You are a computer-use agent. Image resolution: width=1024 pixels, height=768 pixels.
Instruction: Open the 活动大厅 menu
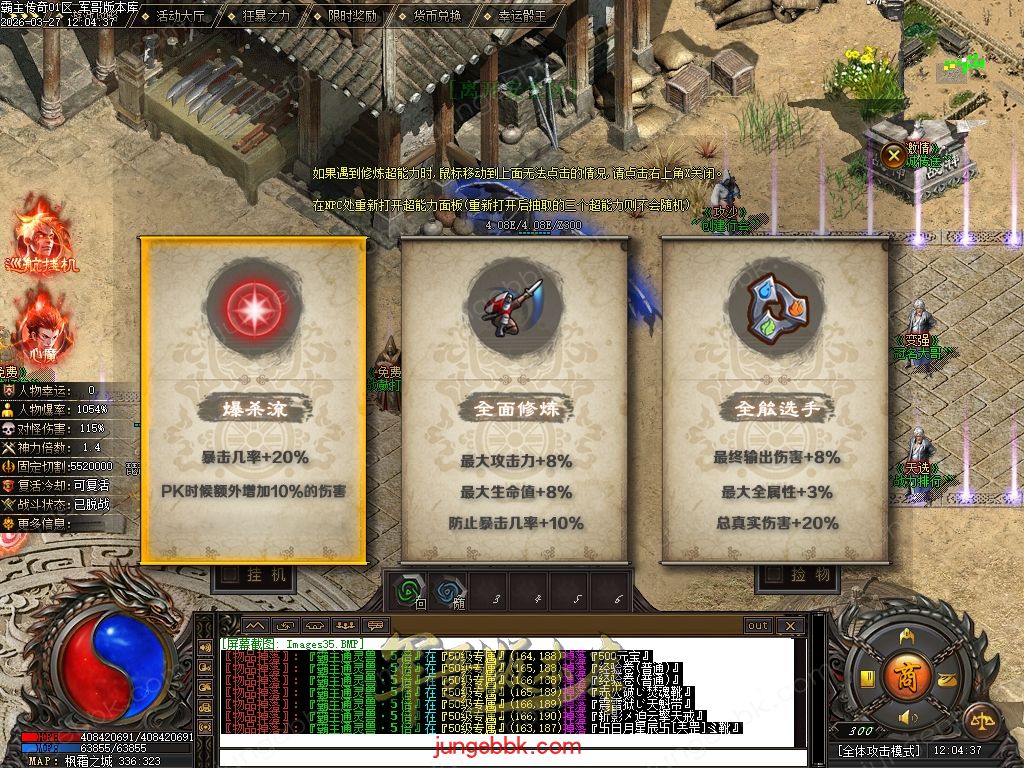pyautogui.click(x=181, y=16)
